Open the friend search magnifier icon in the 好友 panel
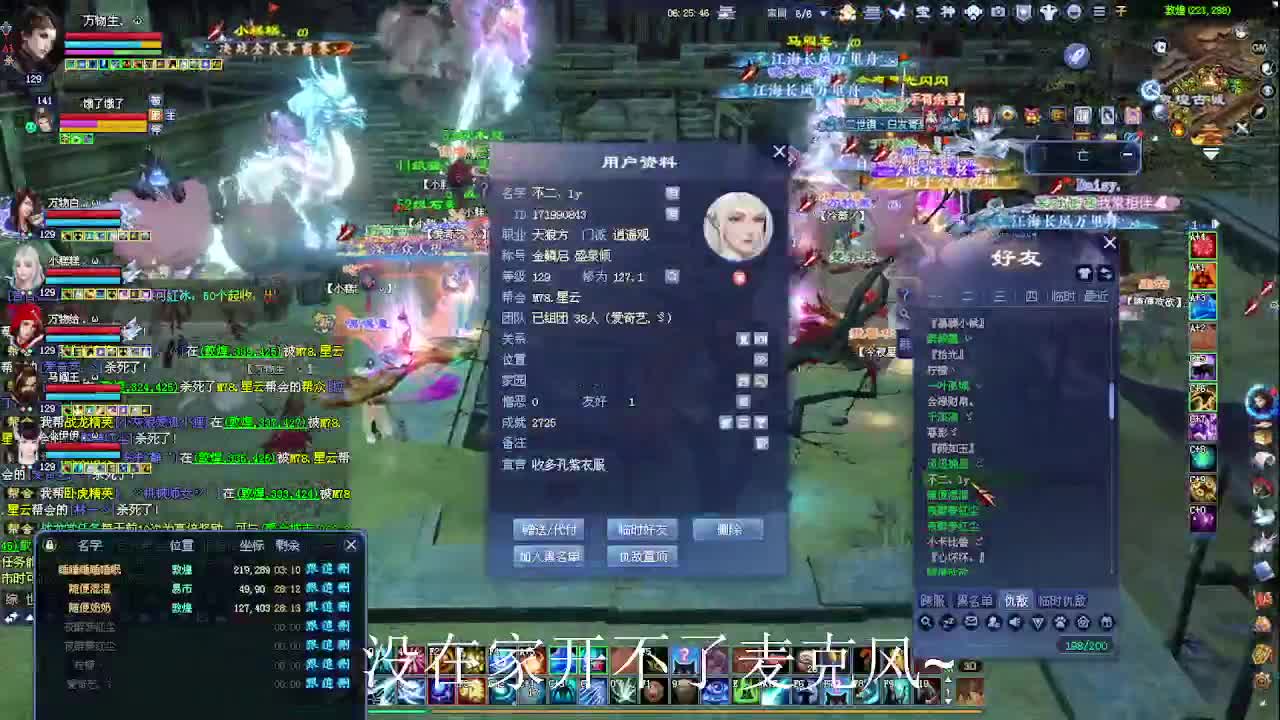1280x720 pixels. pyautogui.click(x=926, y=622)
